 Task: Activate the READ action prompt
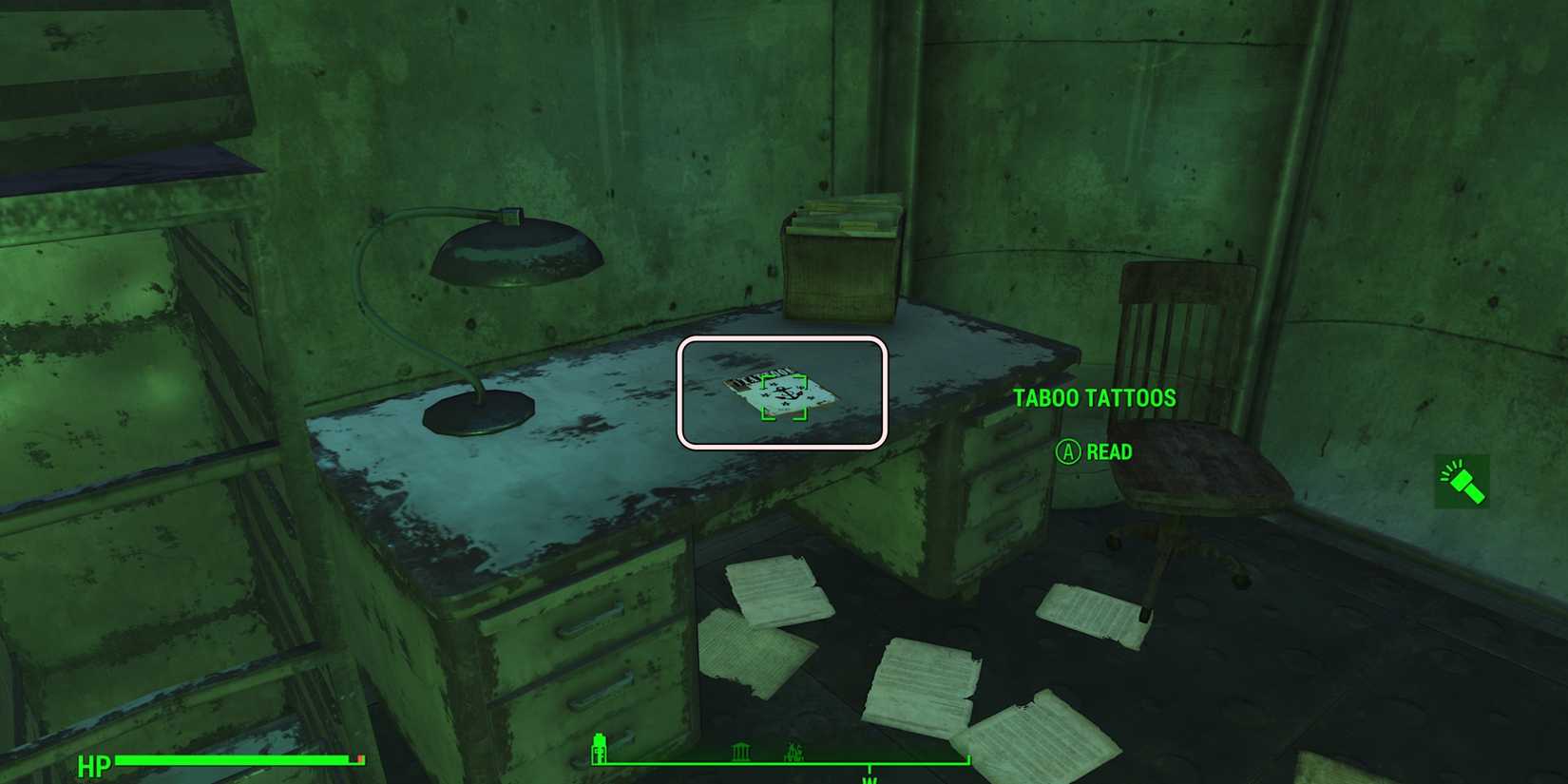point(1107,452)
